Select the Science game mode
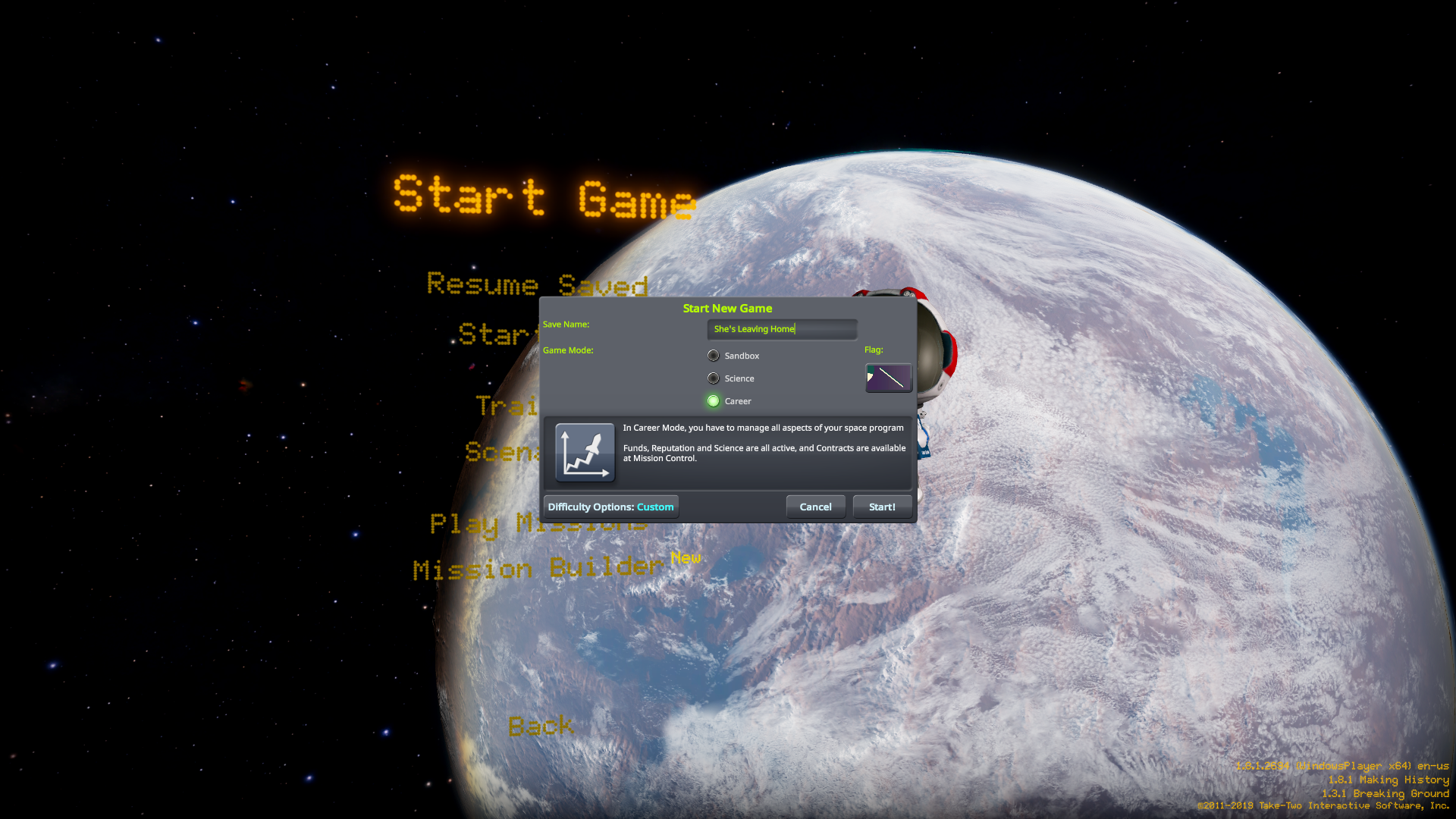 pos(714,378)
